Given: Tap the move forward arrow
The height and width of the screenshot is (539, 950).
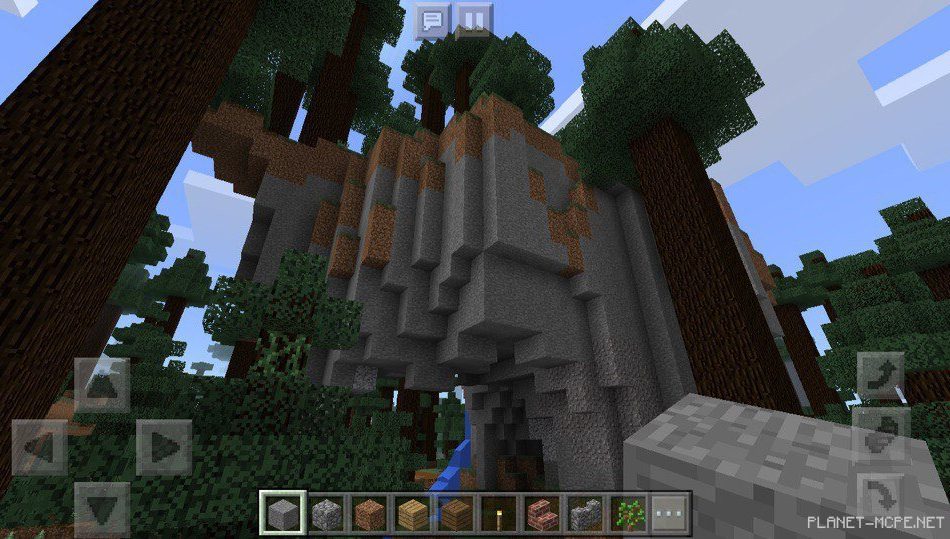Looking at the screenshot, I should point(102,385).
